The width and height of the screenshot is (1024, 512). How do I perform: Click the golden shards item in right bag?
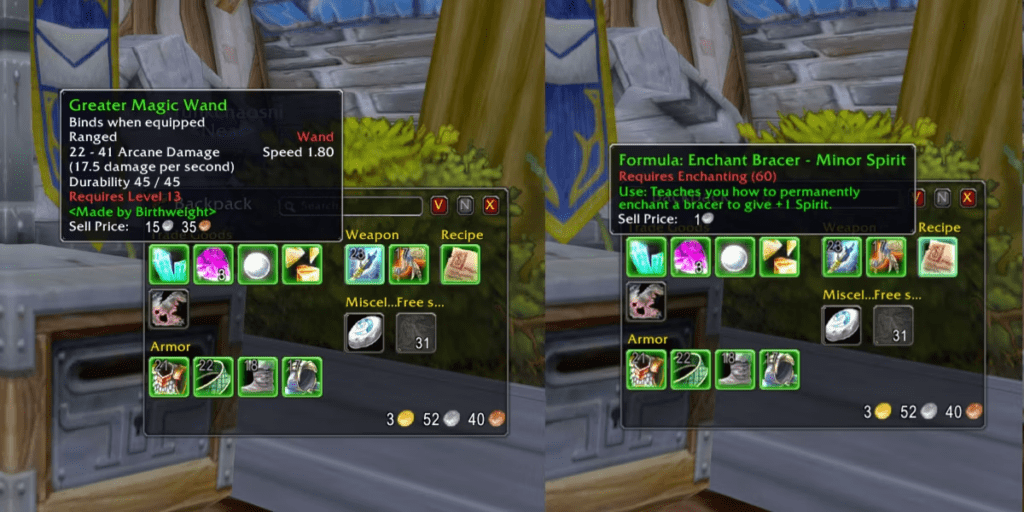[x=778, y=257]
